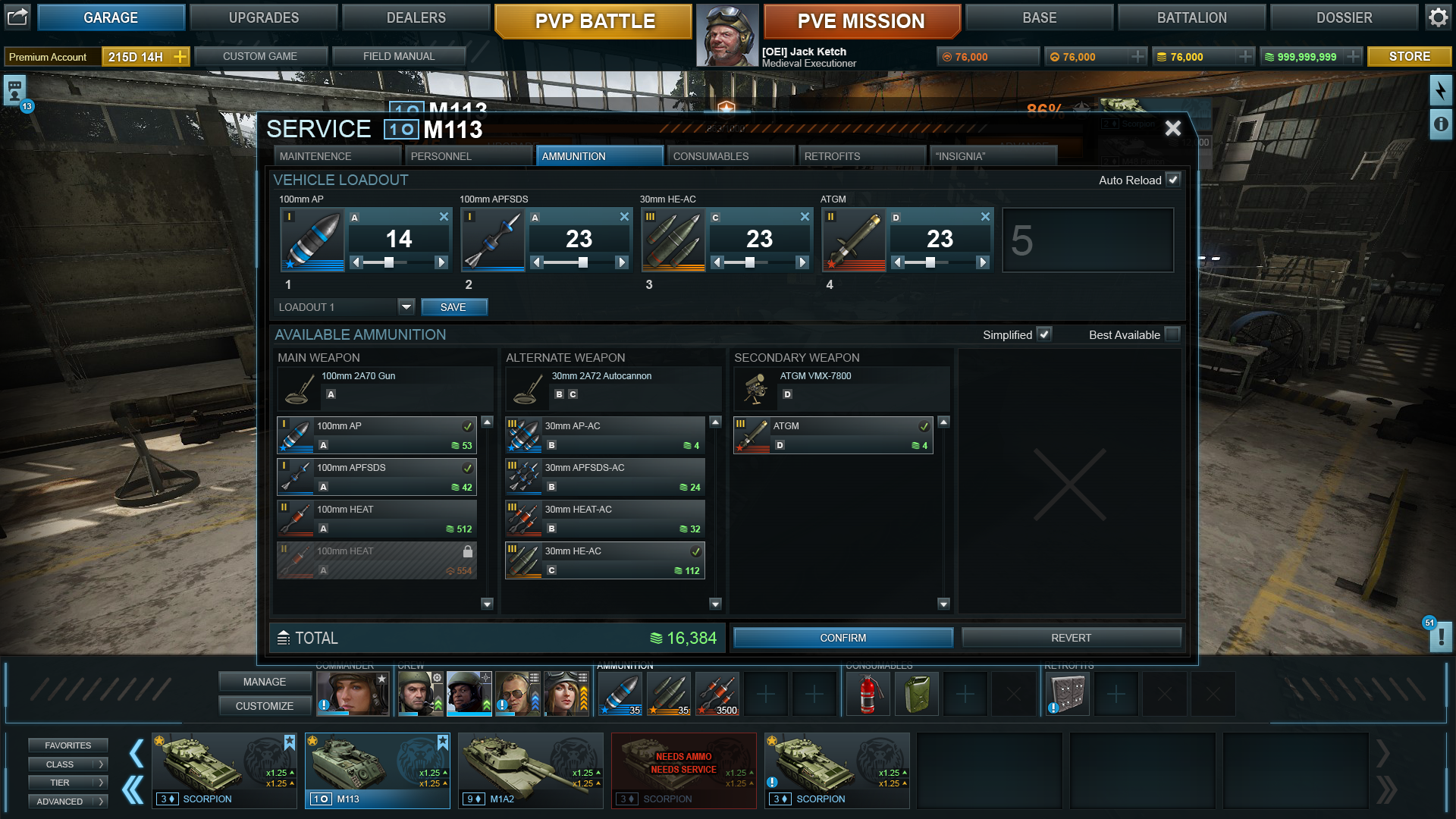Pick the ATGM secondary weapon ammo
This screenshot has width=1456, height=819.
(833, 435)
